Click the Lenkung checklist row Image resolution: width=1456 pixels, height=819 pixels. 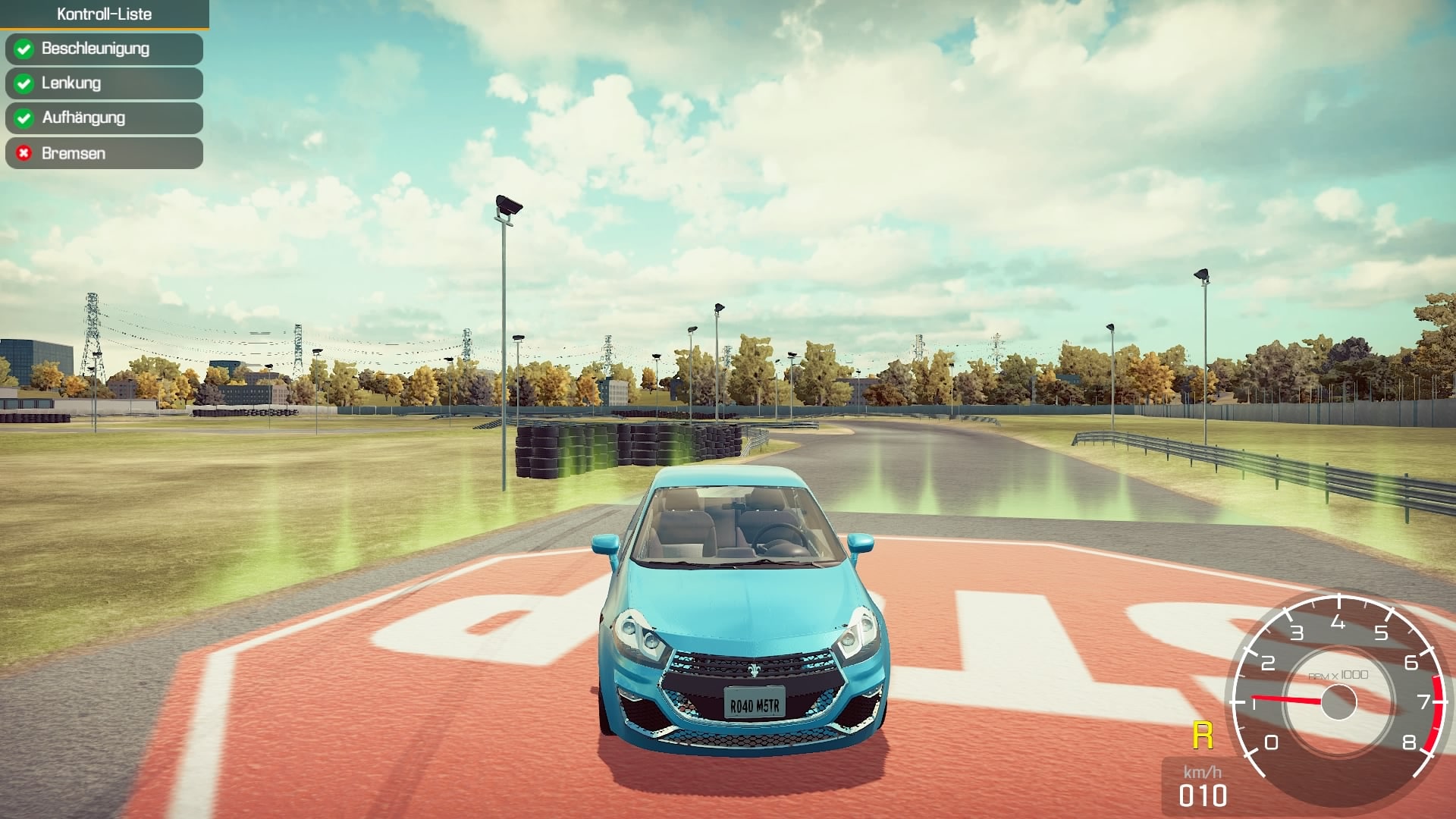104,83
